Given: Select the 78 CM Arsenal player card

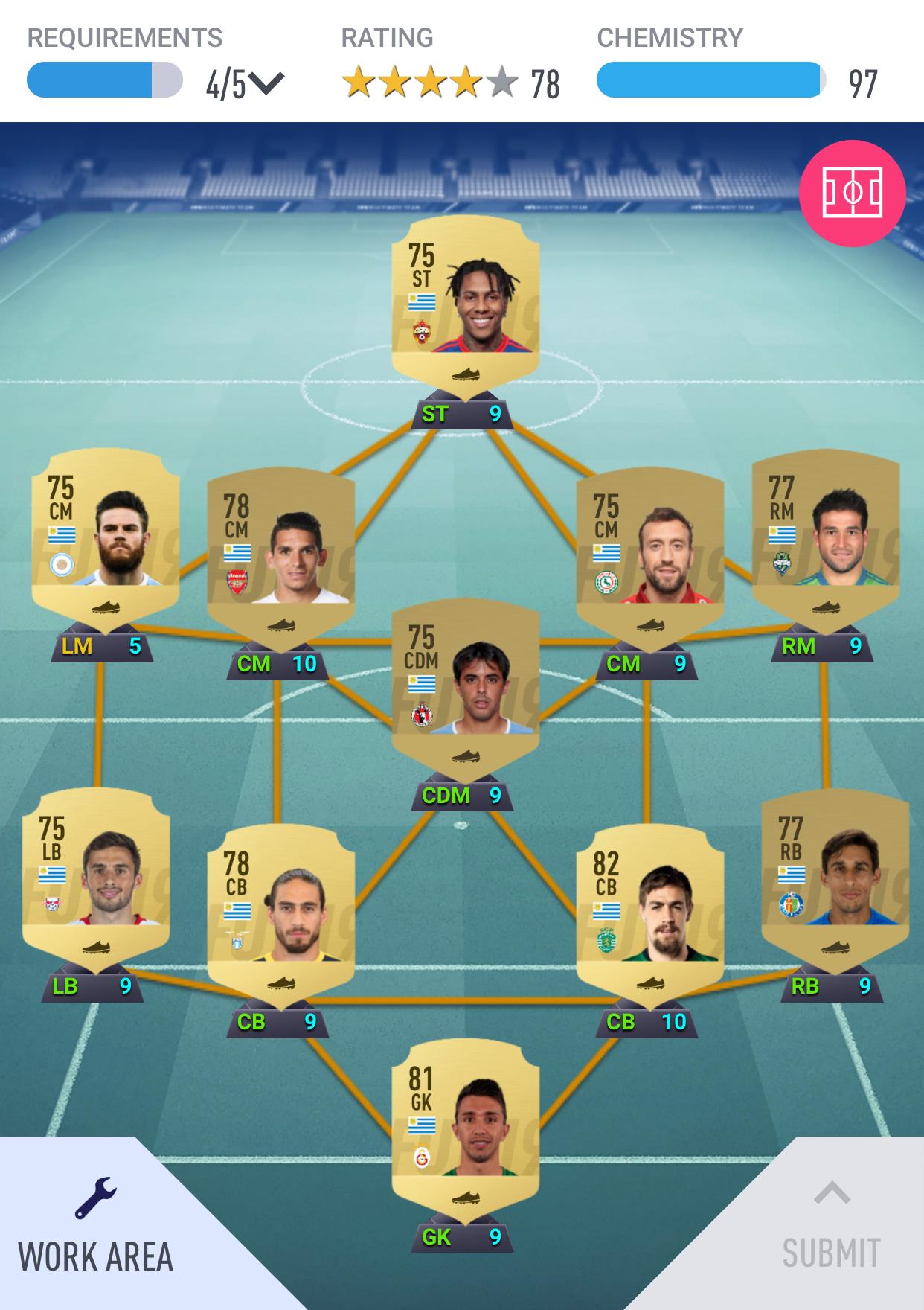Looking at the screenshot, I should pyautogui.click(x=280, y=555).
